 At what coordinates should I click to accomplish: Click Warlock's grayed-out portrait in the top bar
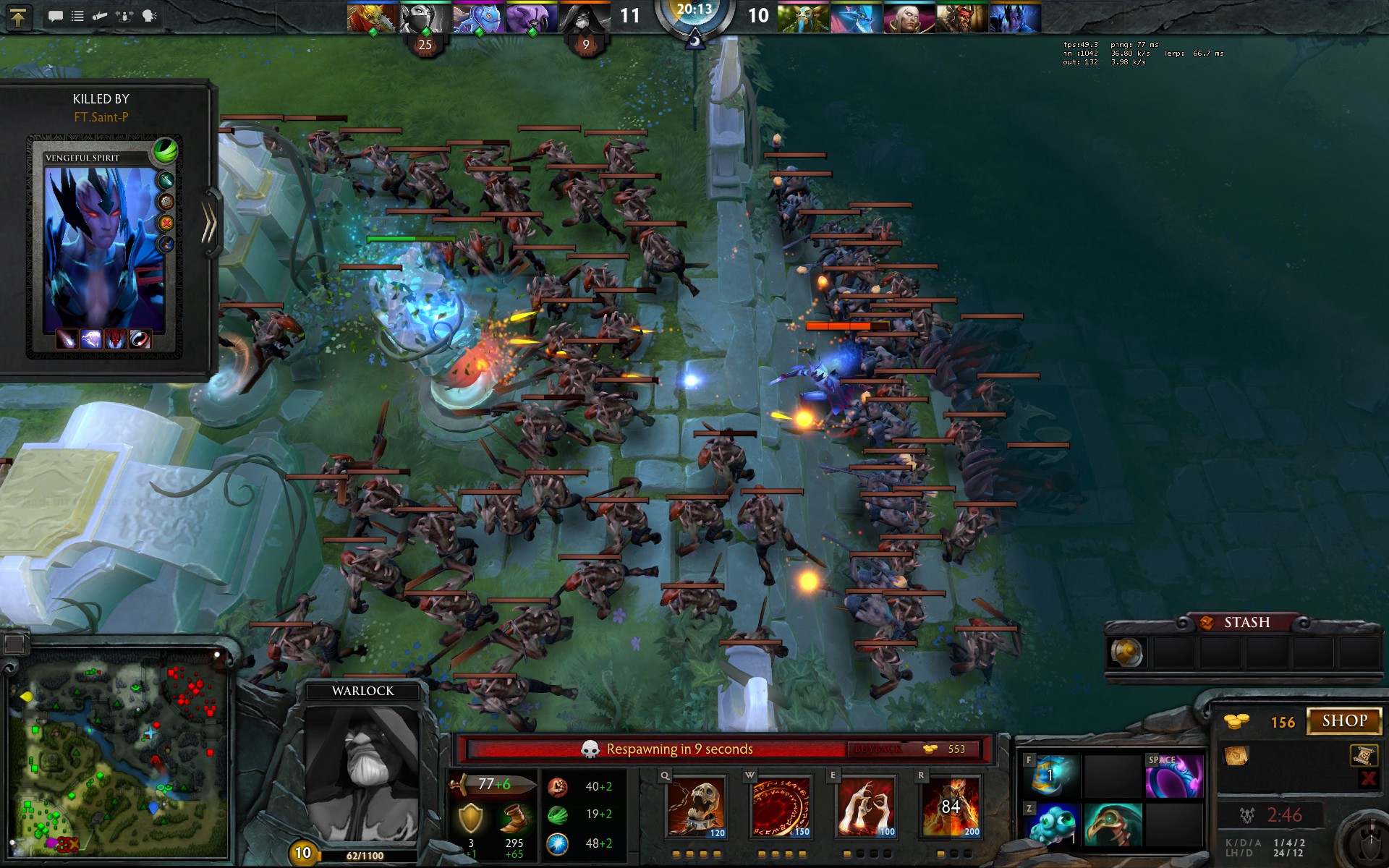[585, 18]
